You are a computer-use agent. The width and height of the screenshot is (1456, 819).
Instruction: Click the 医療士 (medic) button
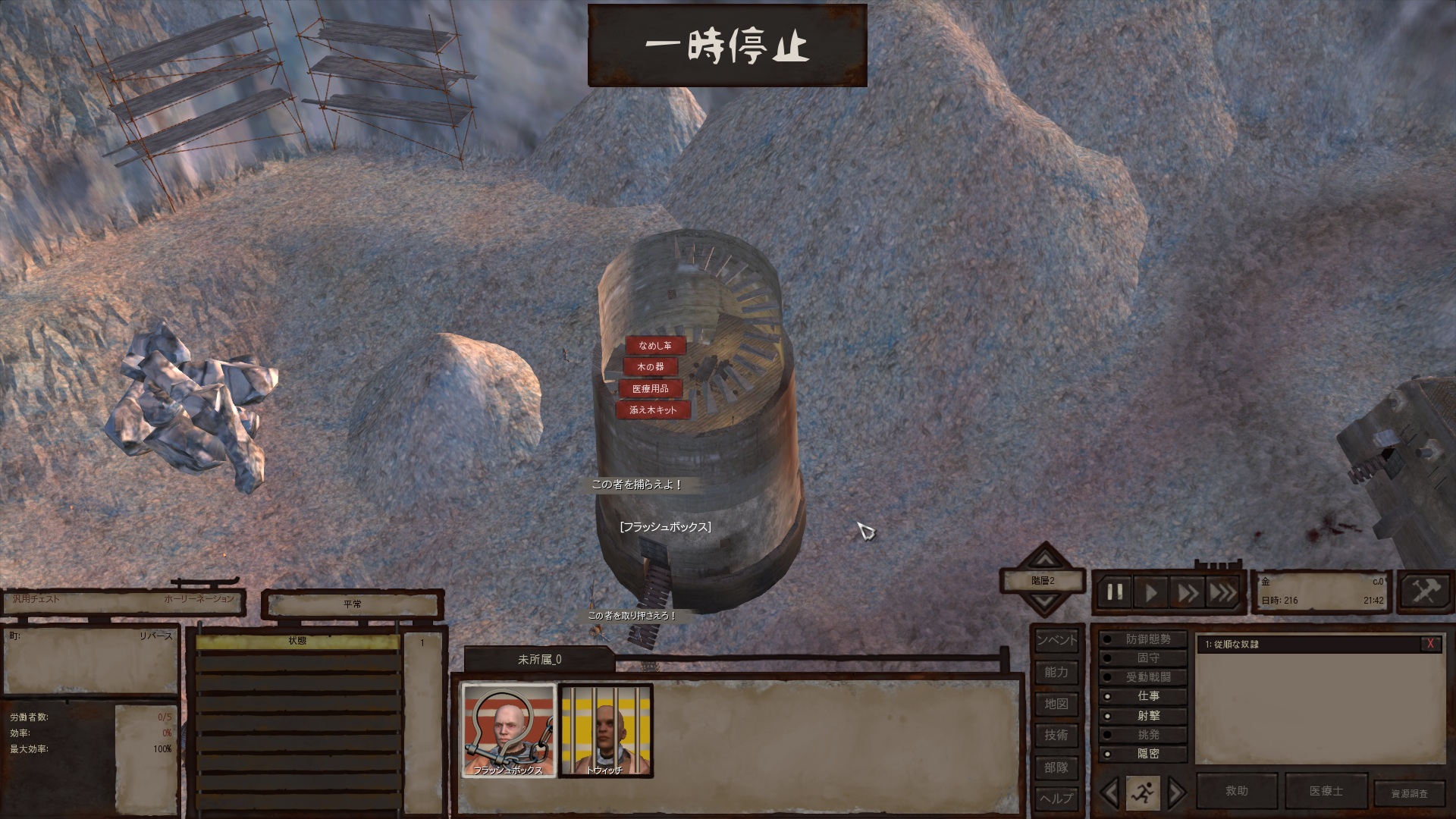click(x=1326, y=791)
